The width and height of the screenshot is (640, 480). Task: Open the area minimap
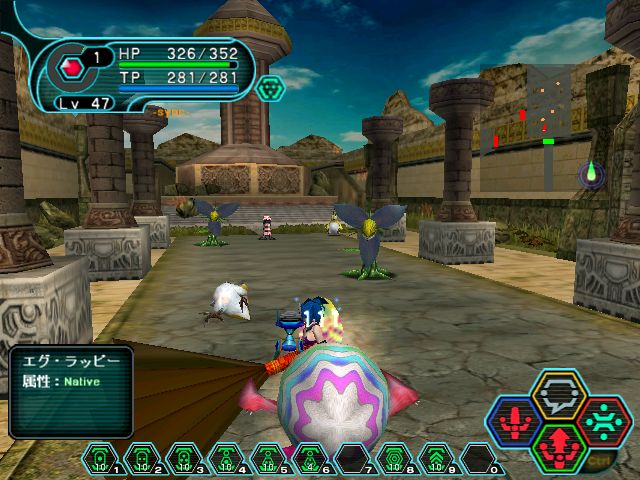click(x=530, y=110)
